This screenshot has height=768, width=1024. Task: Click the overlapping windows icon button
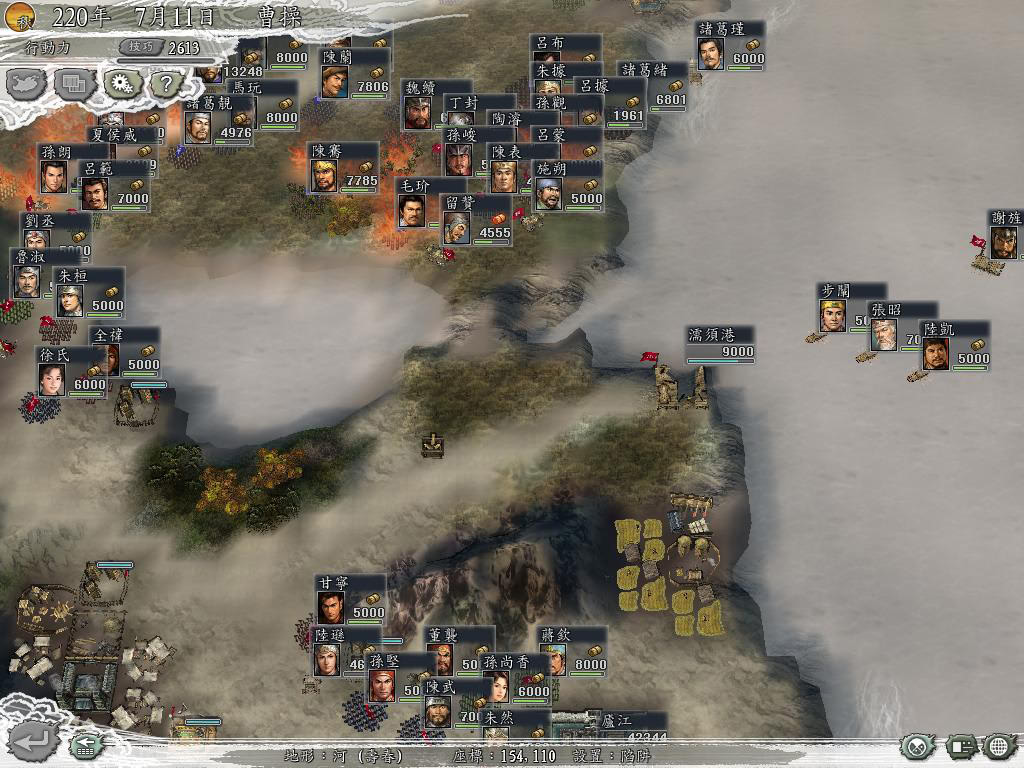click(x=75, y=84)
